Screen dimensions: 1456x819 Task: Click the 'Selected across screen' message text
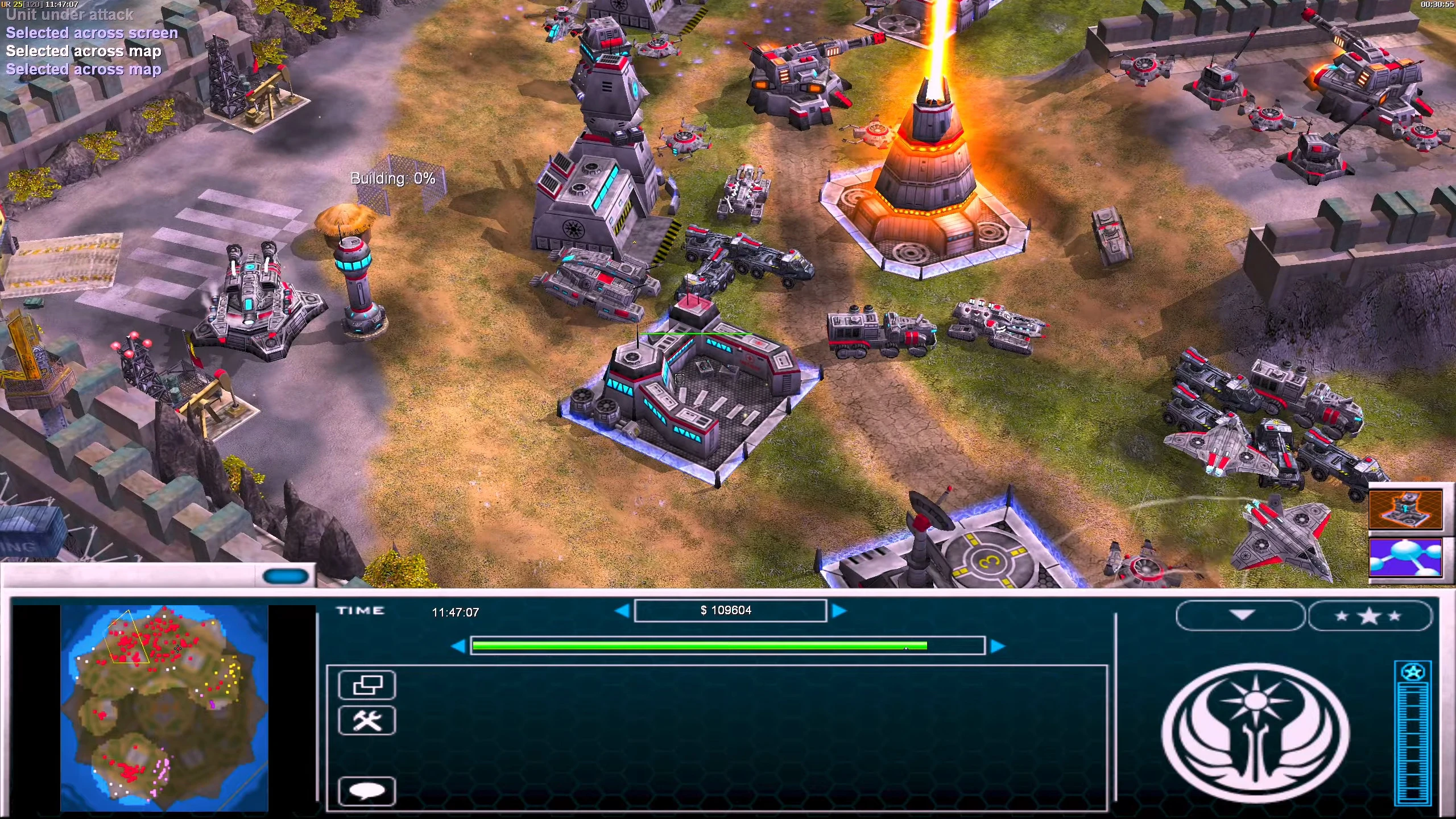pos(92,33)
